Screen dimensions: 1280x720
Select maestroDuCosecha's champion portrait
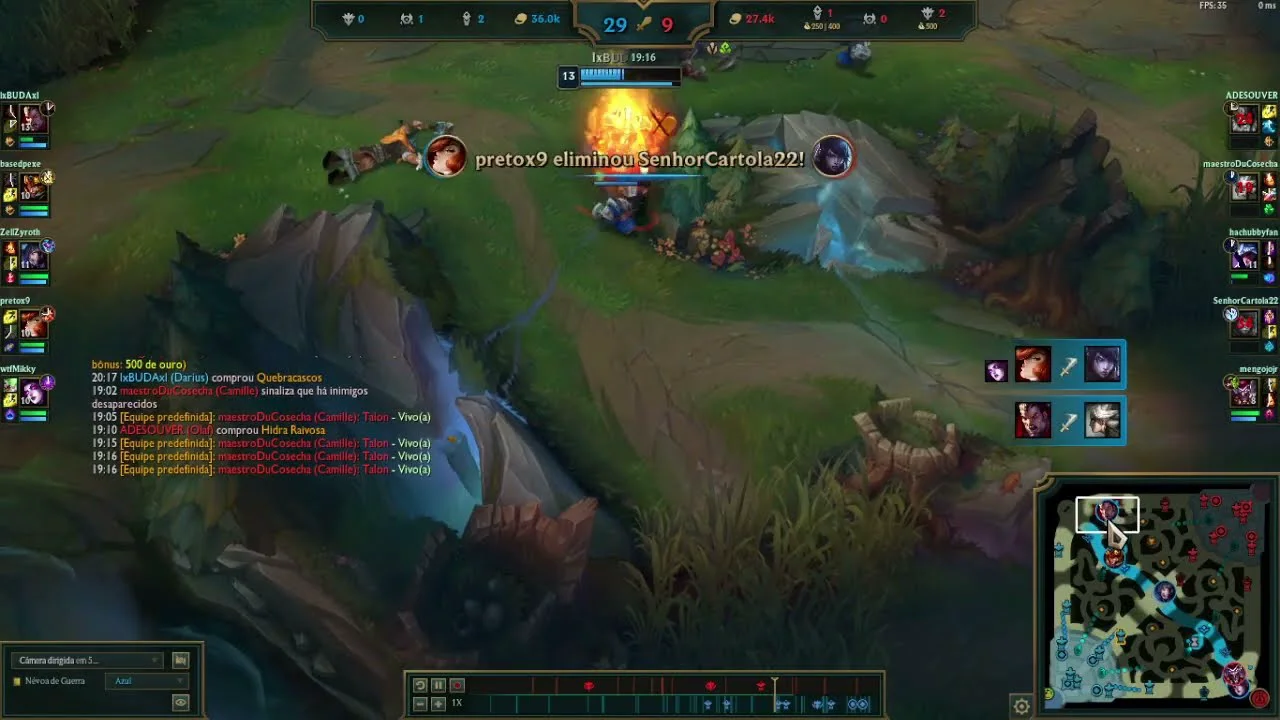tap(1244, 187)
